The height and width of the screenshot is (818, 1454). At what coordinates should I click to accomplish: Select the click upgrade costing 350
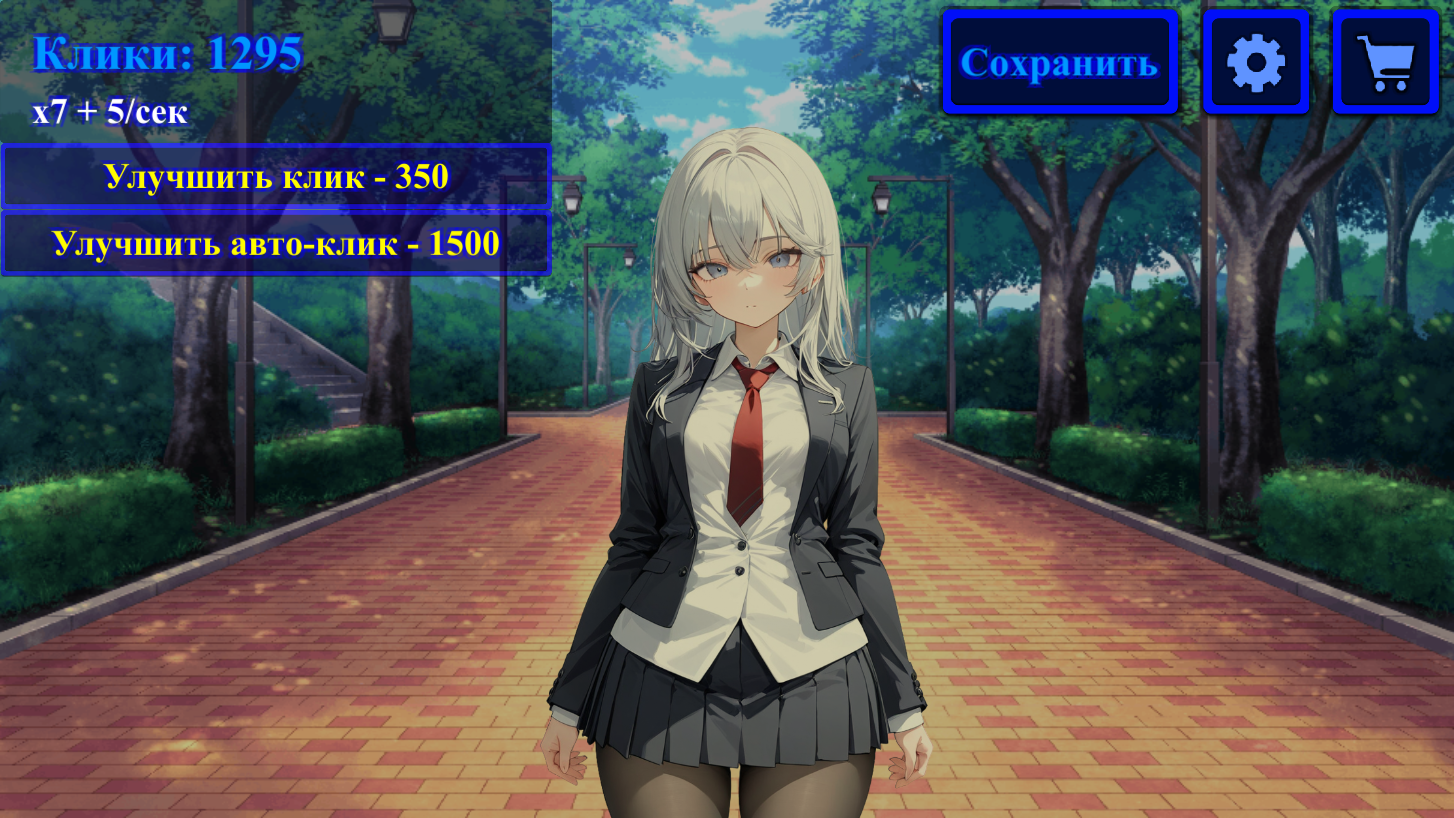point(276,176)
